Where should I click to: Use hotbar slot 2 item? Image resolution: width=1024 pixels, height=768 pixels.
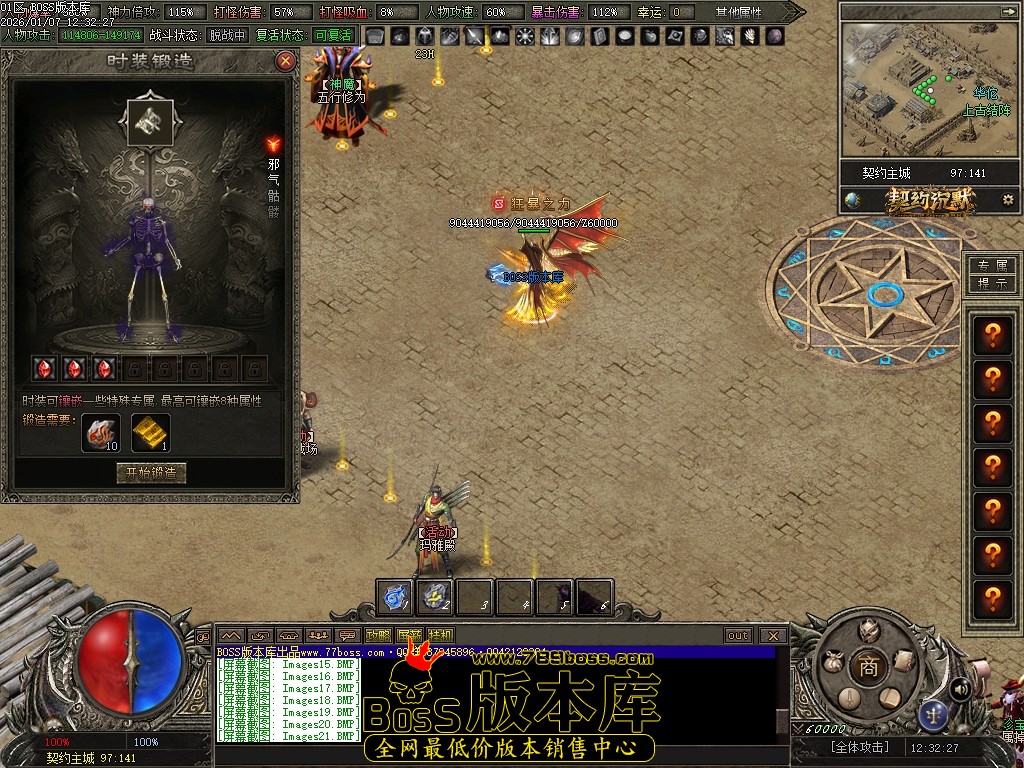436,596
